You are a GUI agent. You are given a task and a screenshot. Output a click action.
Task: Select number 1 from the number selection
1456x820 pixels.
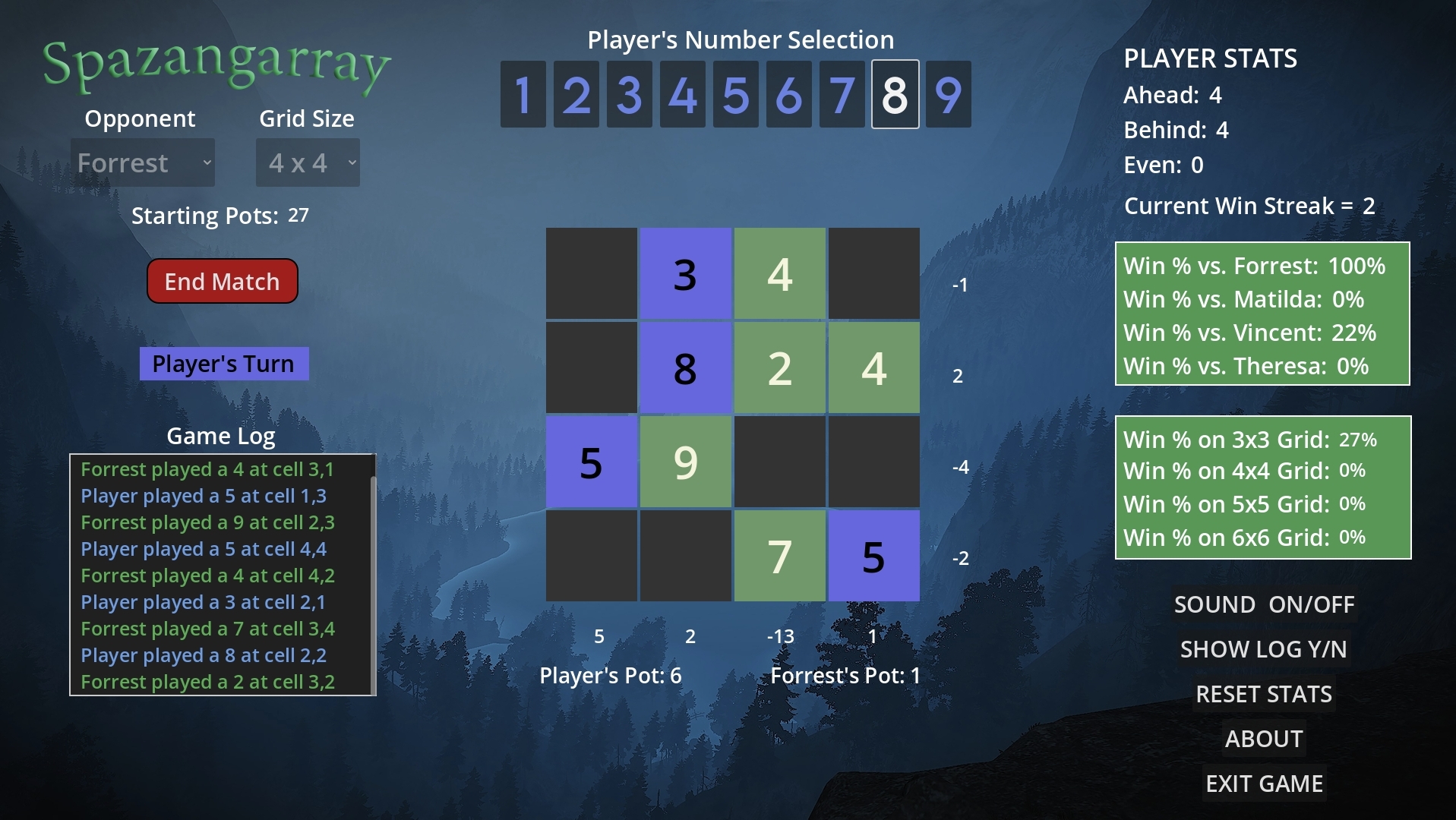click(523, 94)
